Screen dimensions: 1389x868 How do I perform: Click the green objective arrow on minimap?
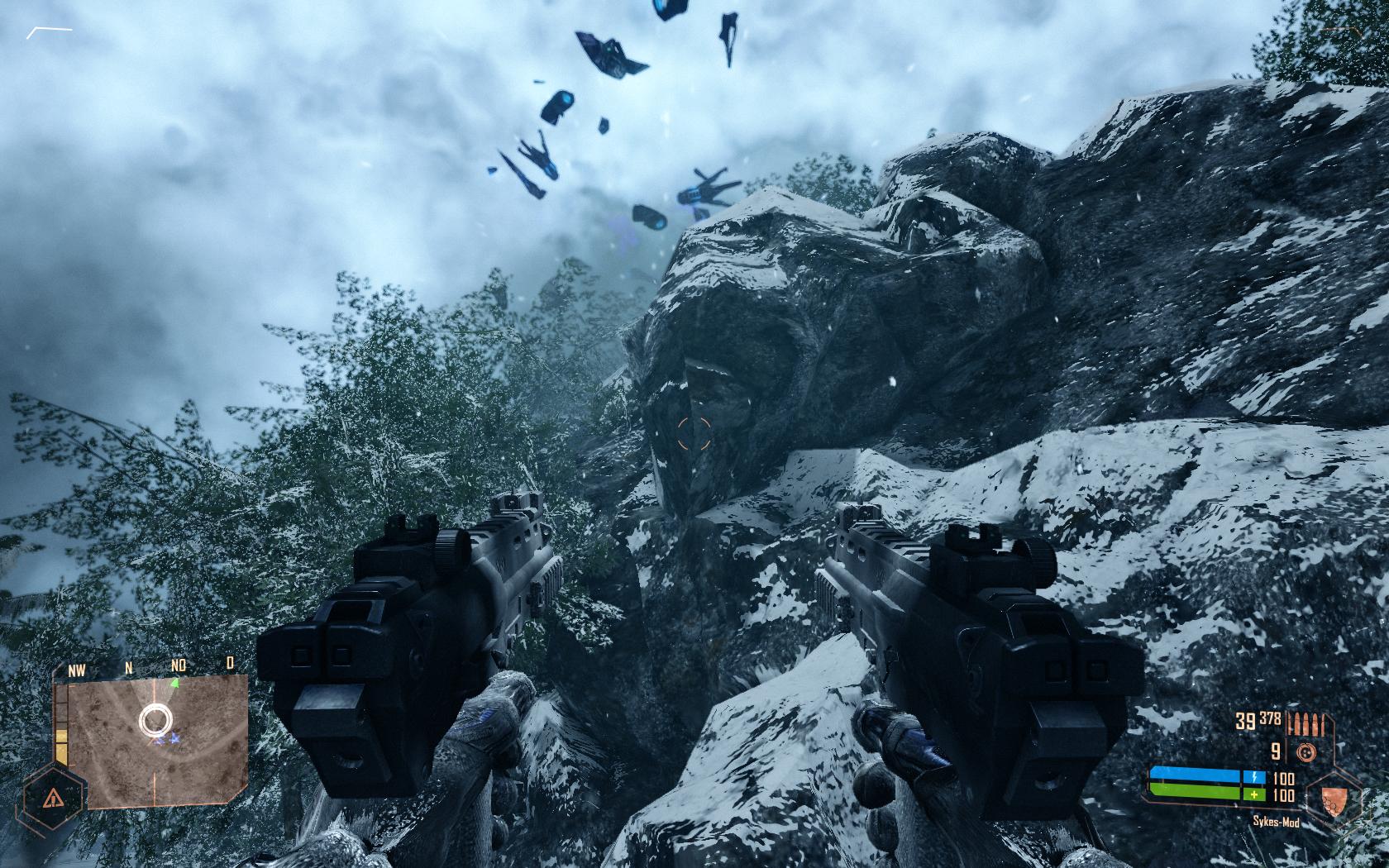[174, 684]
